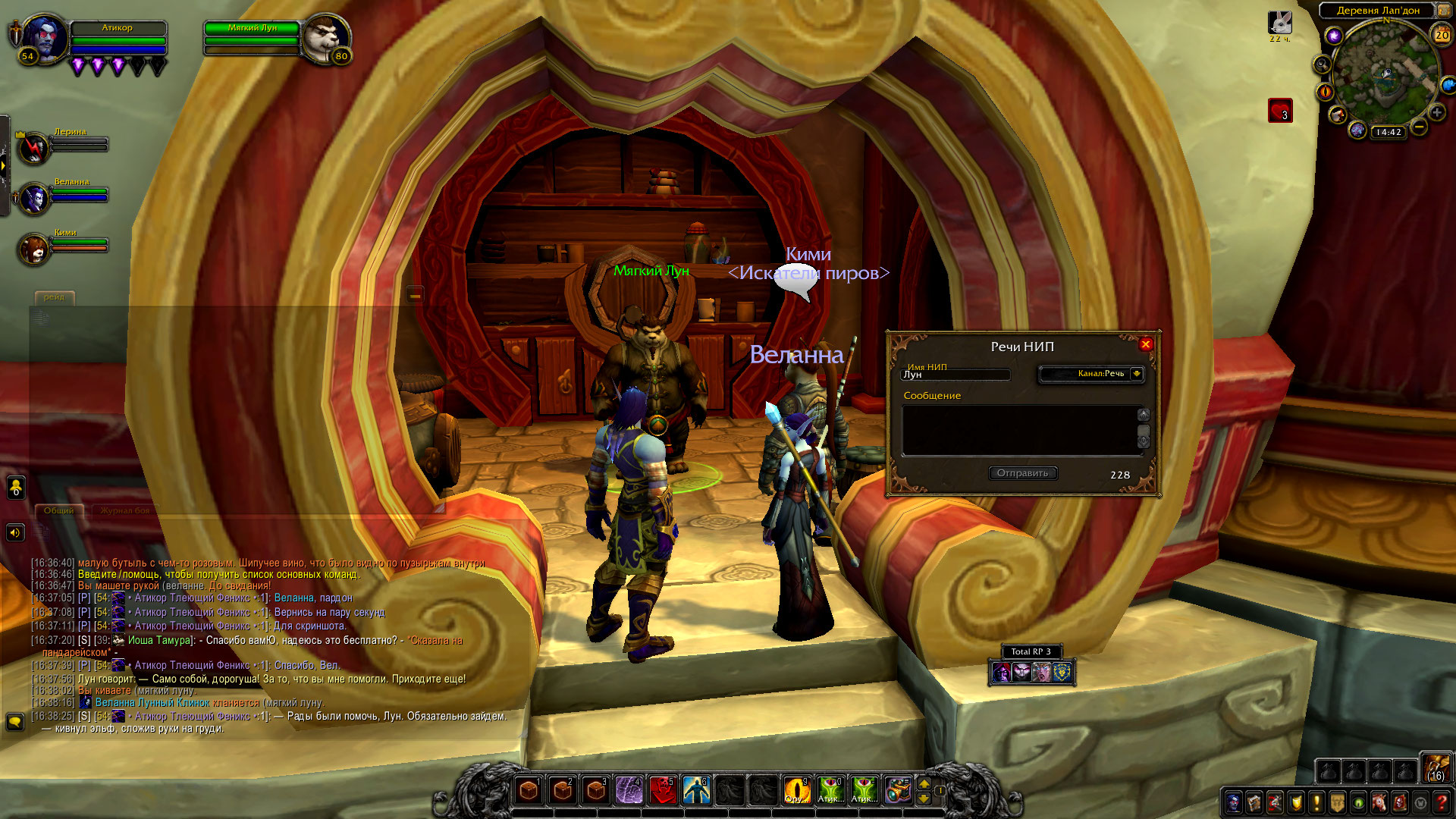
Task: Select the Мягкий Лун target portrait
Action: 325,38
